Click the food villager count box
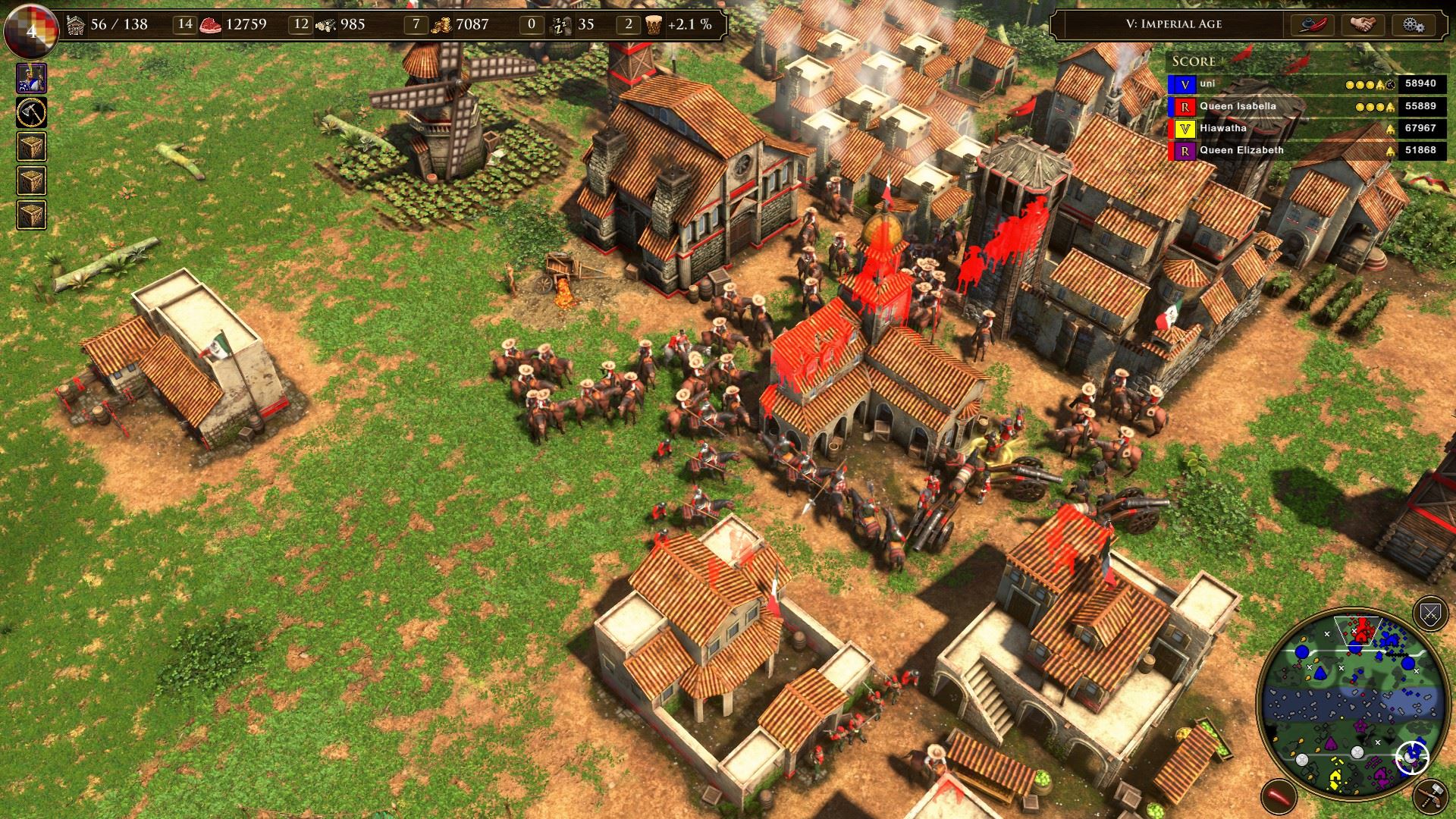 coord(185,24)
